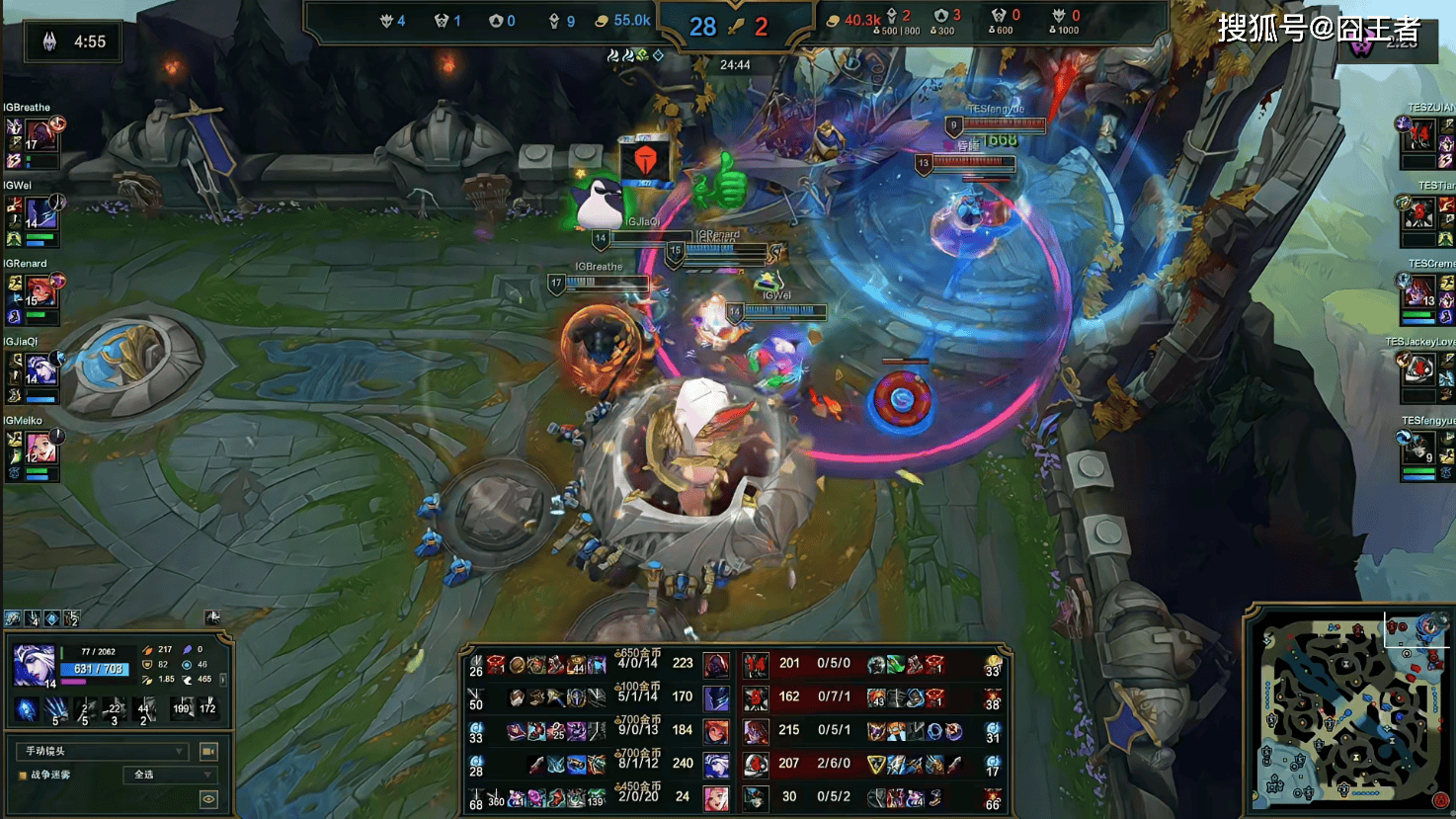
Task: Toggle the fog of war (战争迷雾) checkbox
Action: (23, 776)
